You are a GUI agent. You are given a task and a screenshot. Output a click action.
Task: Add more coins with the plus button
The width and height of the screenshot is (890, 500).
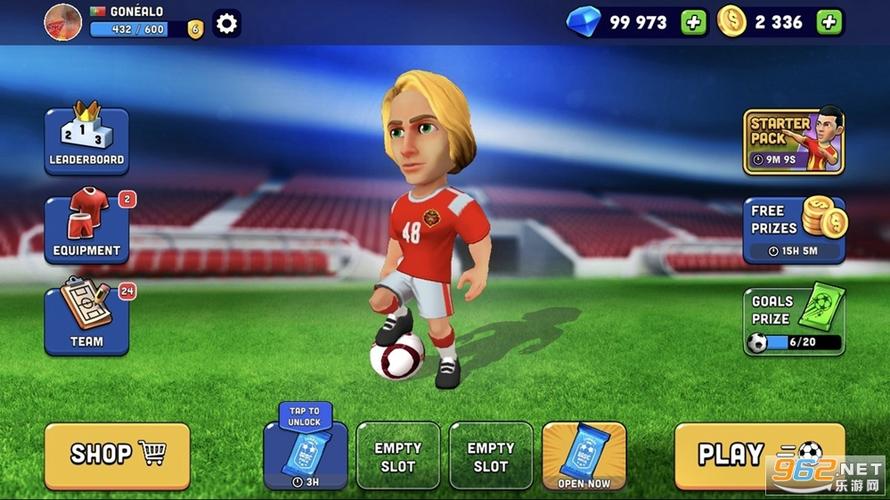(829, 22)
